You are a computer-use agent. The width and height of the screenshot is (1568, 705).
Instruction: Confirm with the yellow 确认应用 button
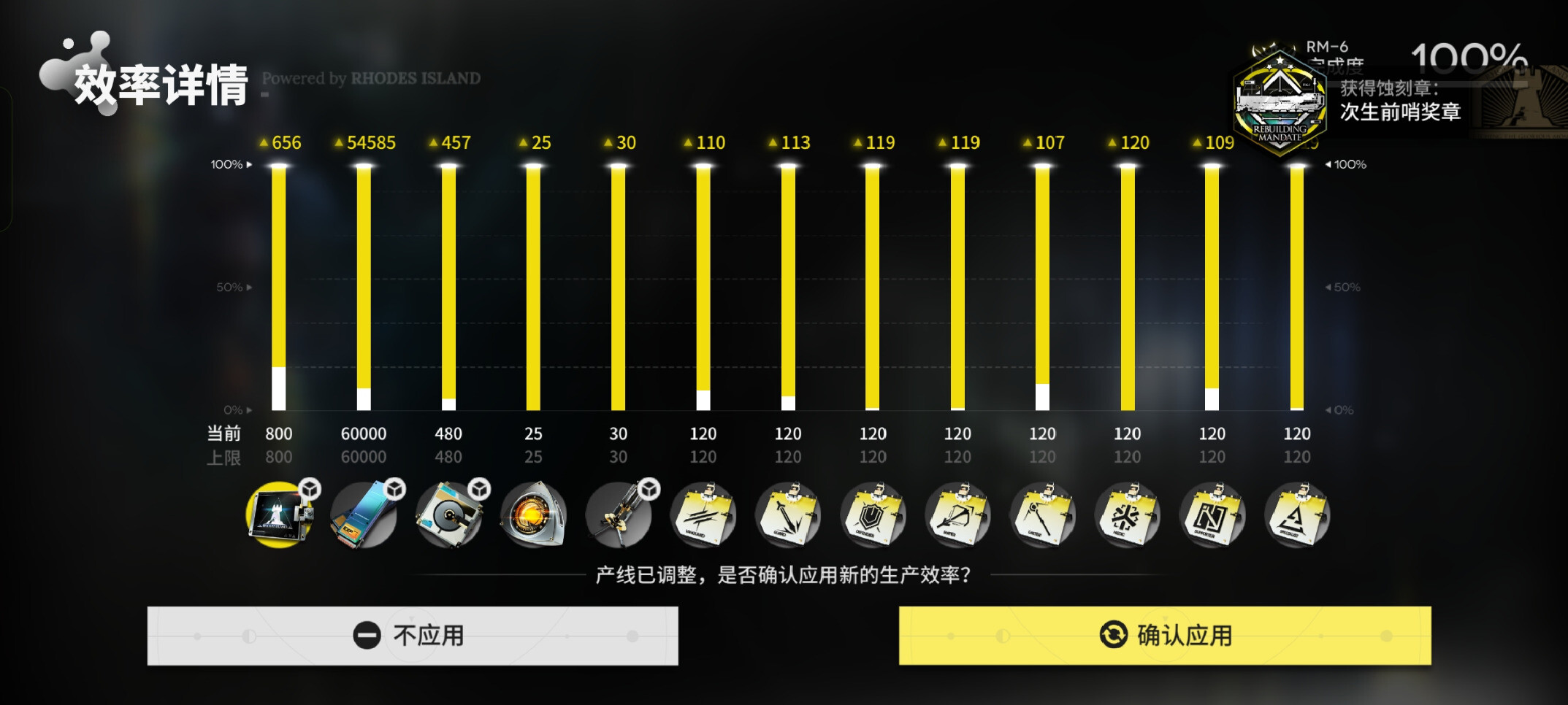click(x=1164, y=635)
